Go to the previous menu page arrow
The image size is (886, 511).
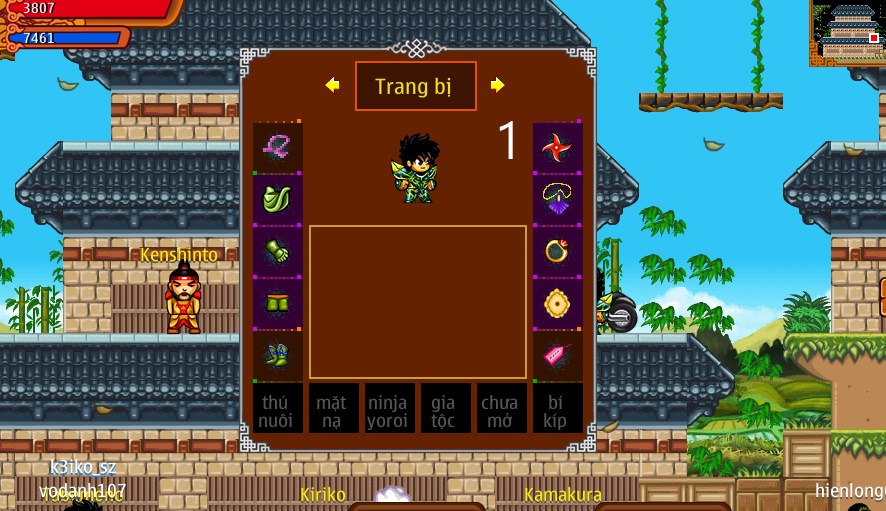(x=333, y=85)
